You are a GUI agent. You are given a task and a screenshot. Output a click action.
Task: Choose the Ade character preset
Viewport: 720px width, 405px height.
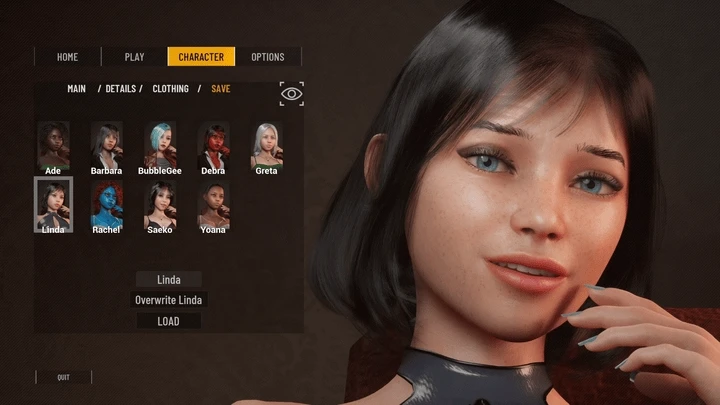(x=53, y=145)
